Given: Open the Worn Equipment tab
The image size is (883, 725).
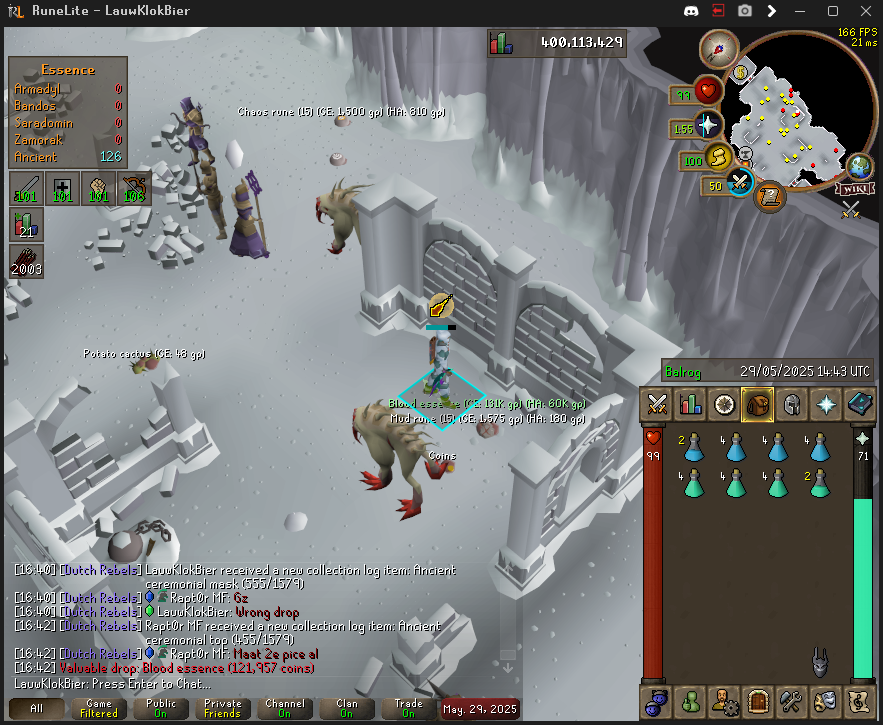Looking at the screenshot, I should coord(790,404).
